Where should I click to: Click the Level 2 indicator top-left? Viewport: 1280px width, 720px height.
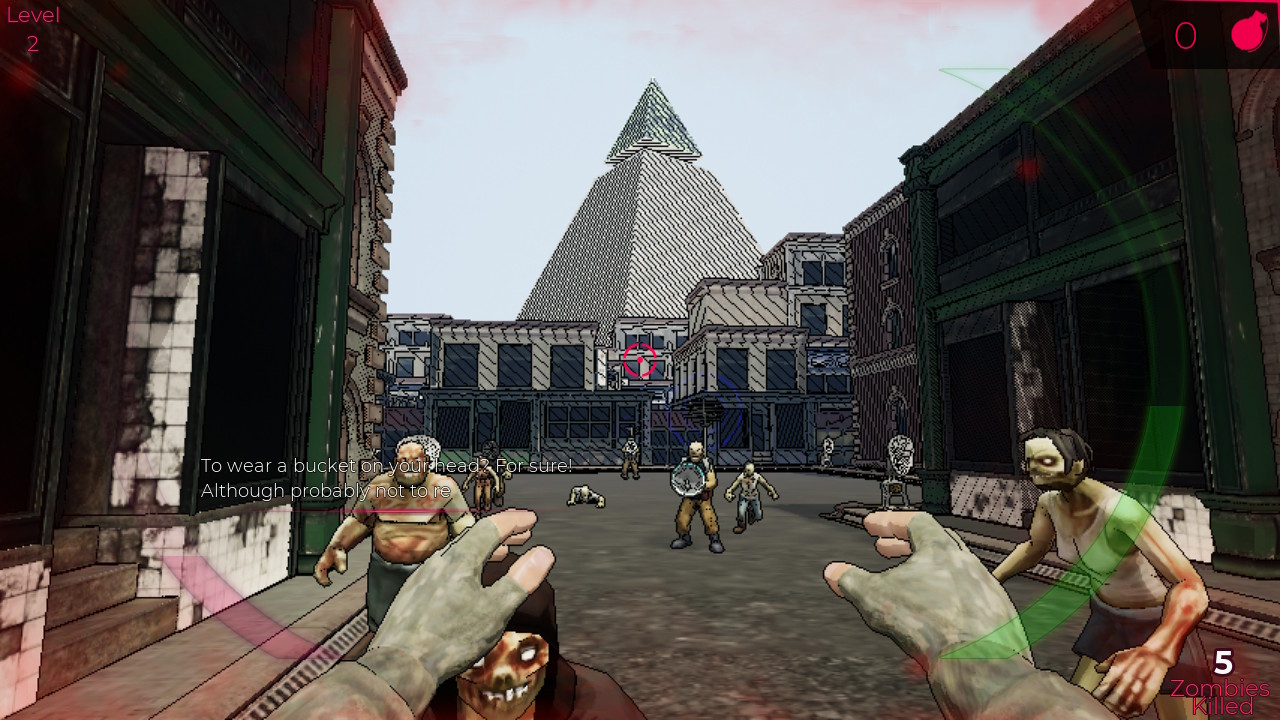[x=33, y=28]
